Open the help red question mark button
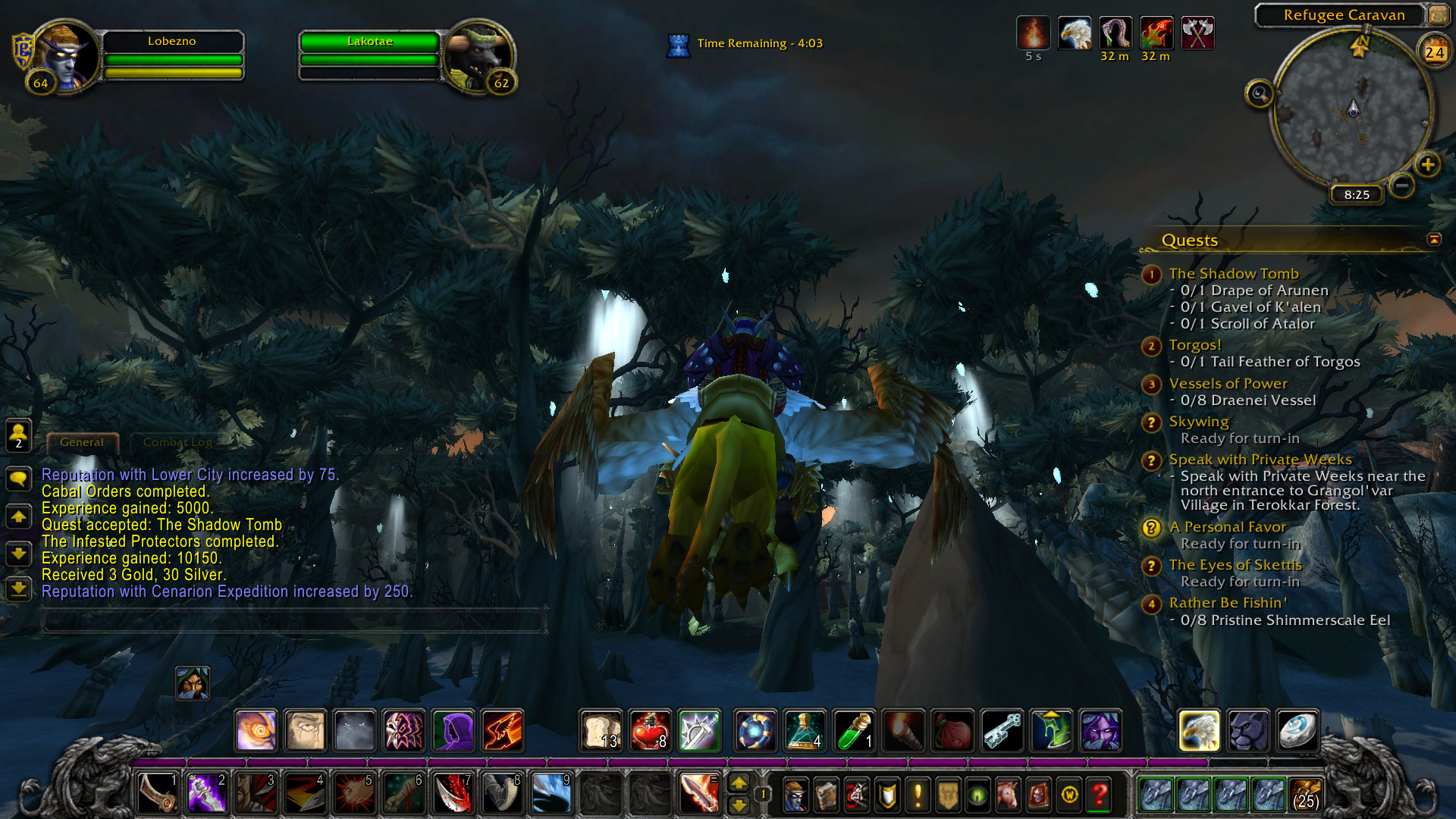1456x819 pixels. coord(1099,795)
